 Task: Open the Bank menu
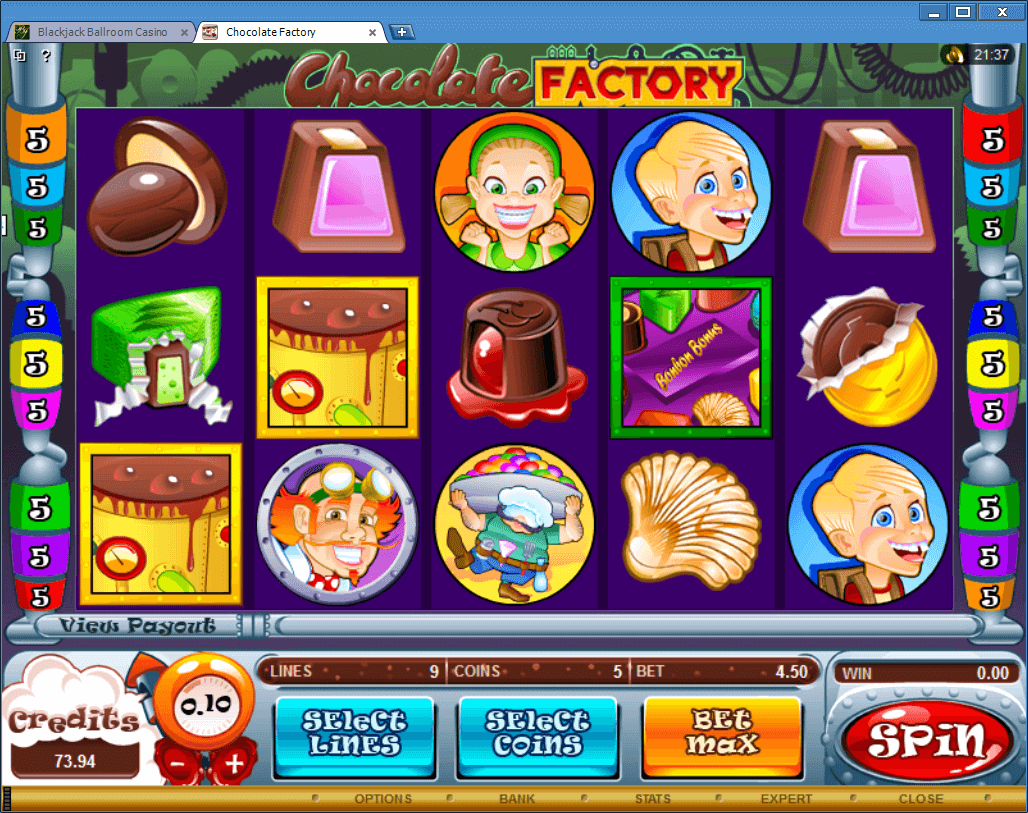point(517,799)
